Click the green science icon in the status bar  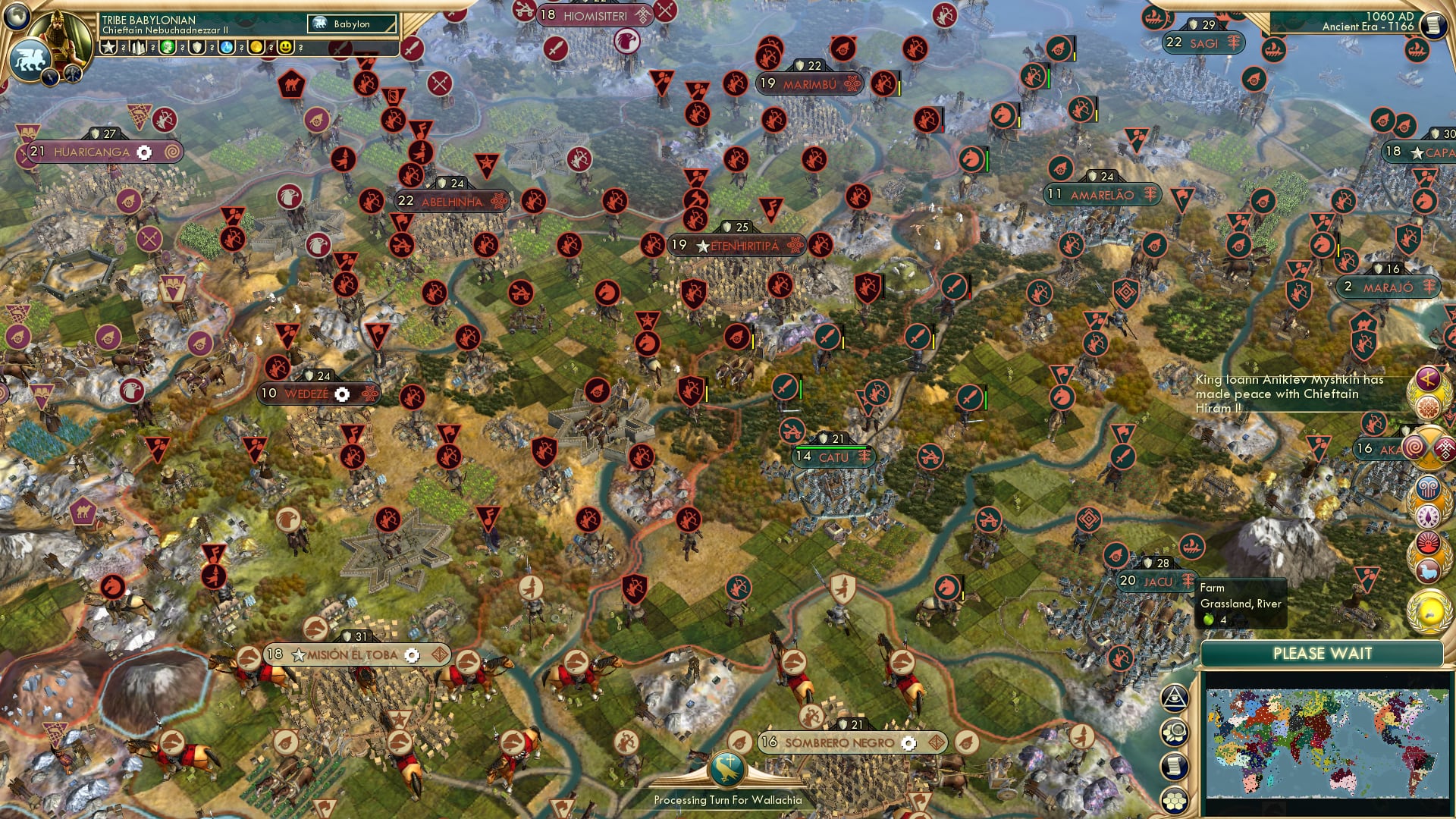tap(169, 47)
